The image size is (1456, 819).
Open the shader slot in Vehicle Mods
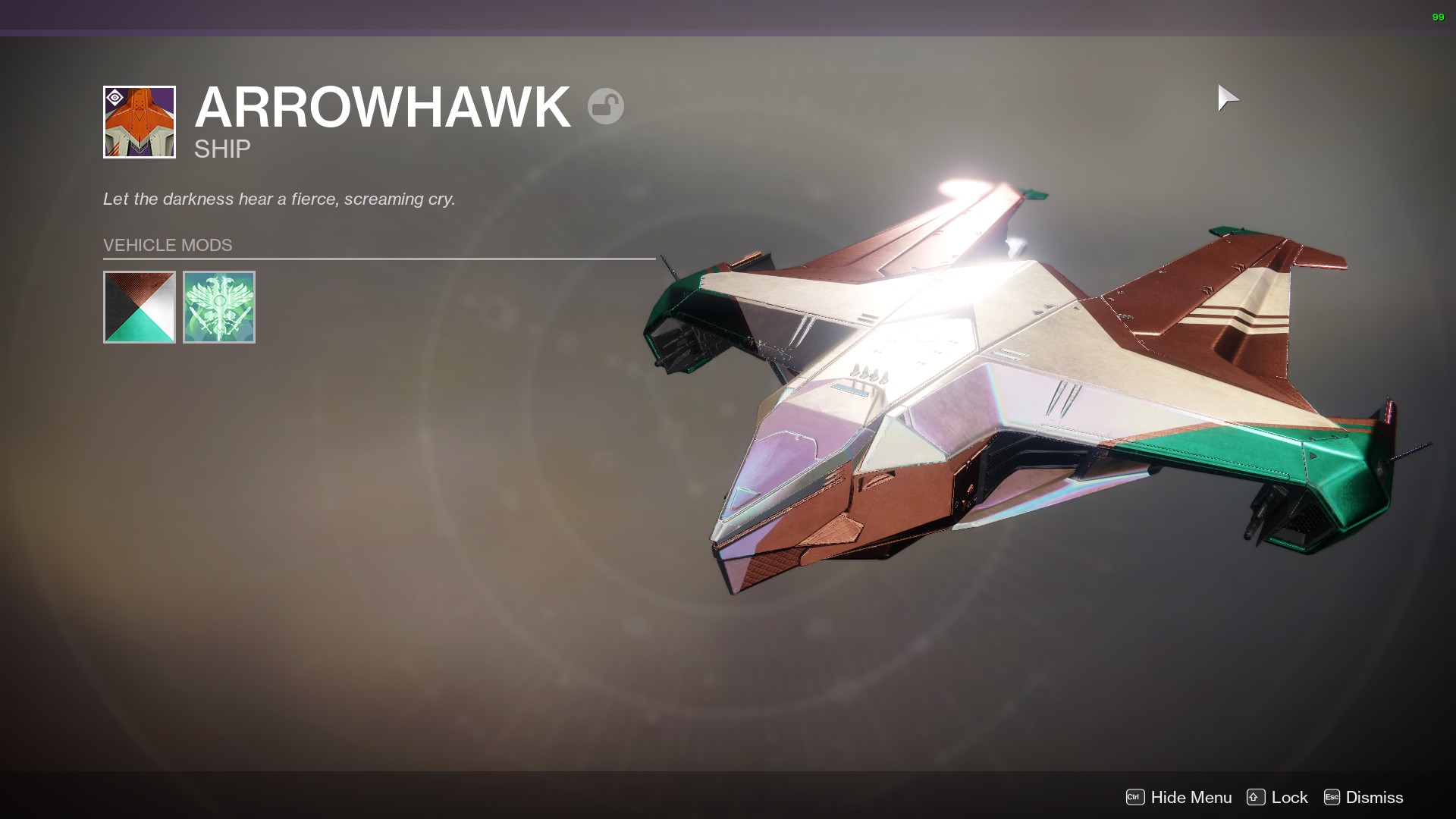pyautogui.click(x=140, y=307)
